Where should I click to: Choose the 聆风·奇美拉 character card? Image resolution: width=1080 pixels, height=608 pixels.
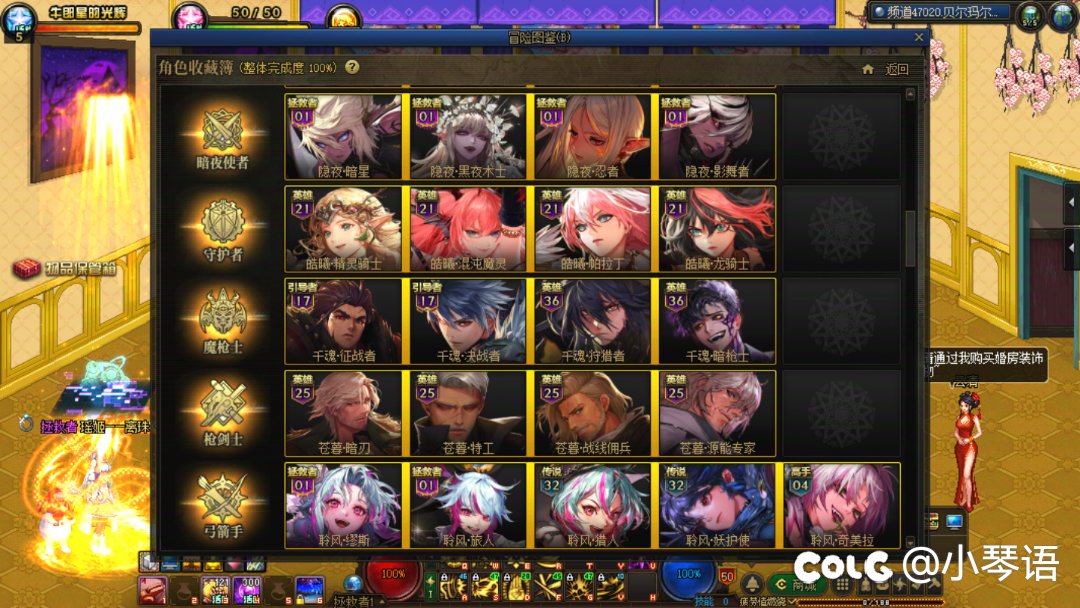[x=841, y=506]
